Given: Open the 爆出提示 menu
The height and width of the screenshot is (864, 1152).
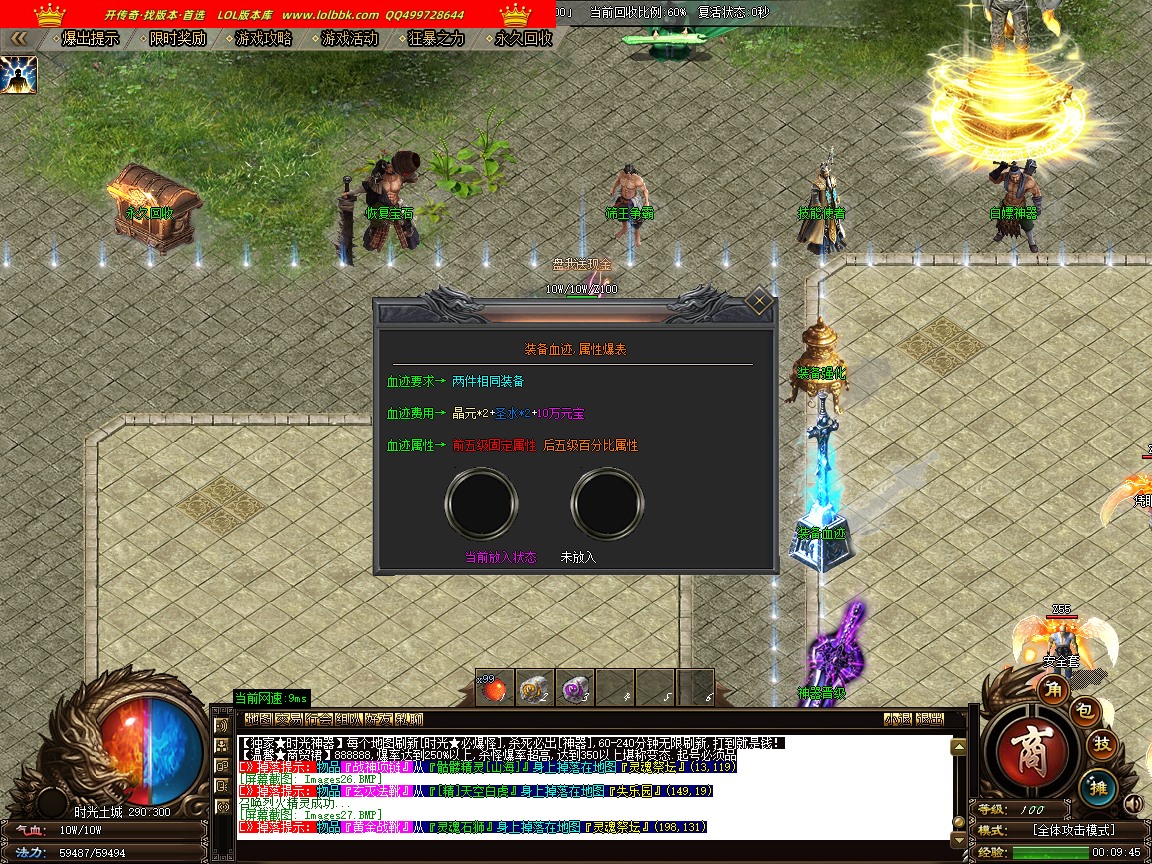Looking at the screenshot, I should click(90, 39).
